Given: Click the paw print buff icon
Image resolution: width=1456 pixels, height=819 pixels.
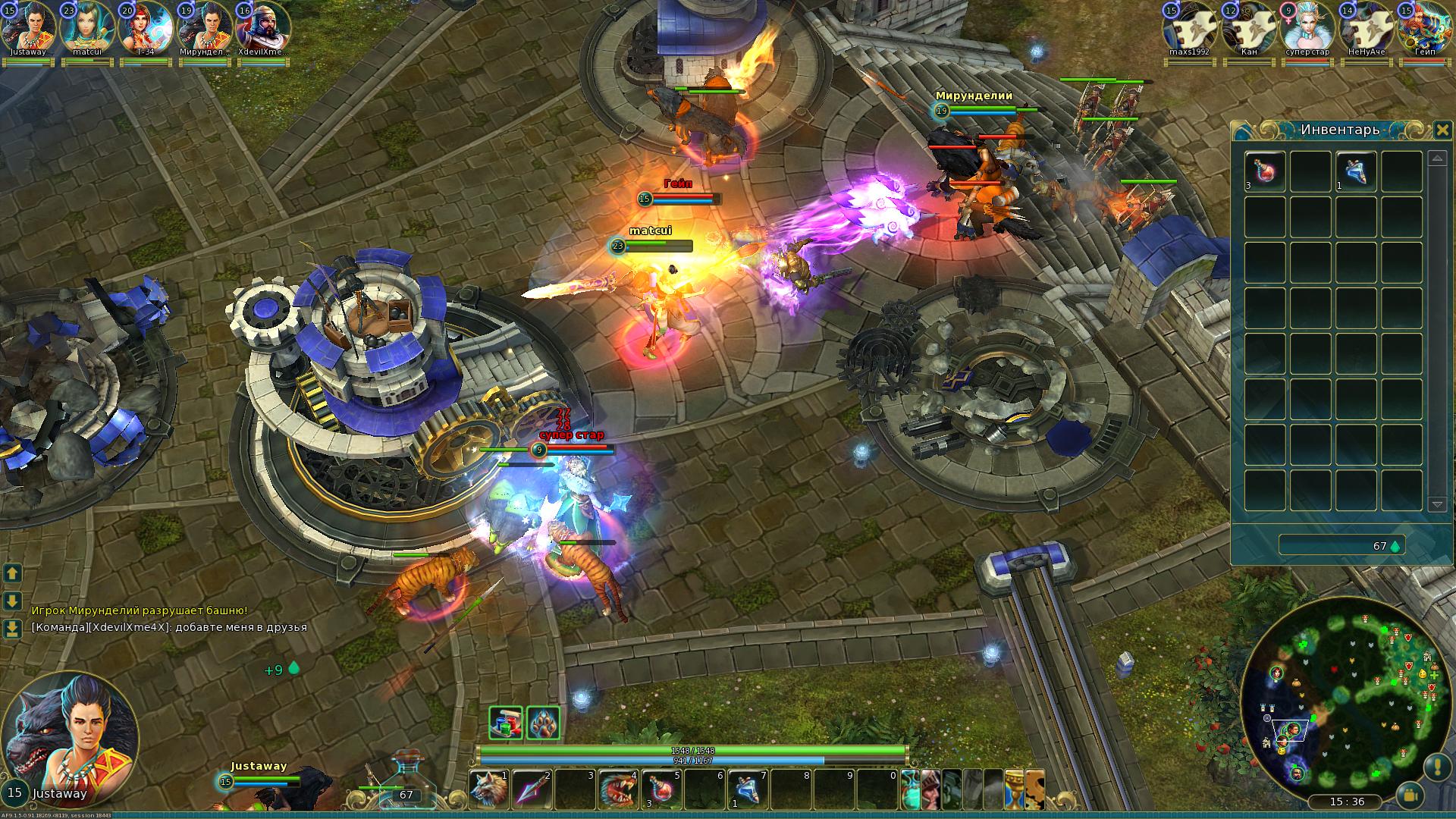Looking at the screenshot, I should [543, 723].
